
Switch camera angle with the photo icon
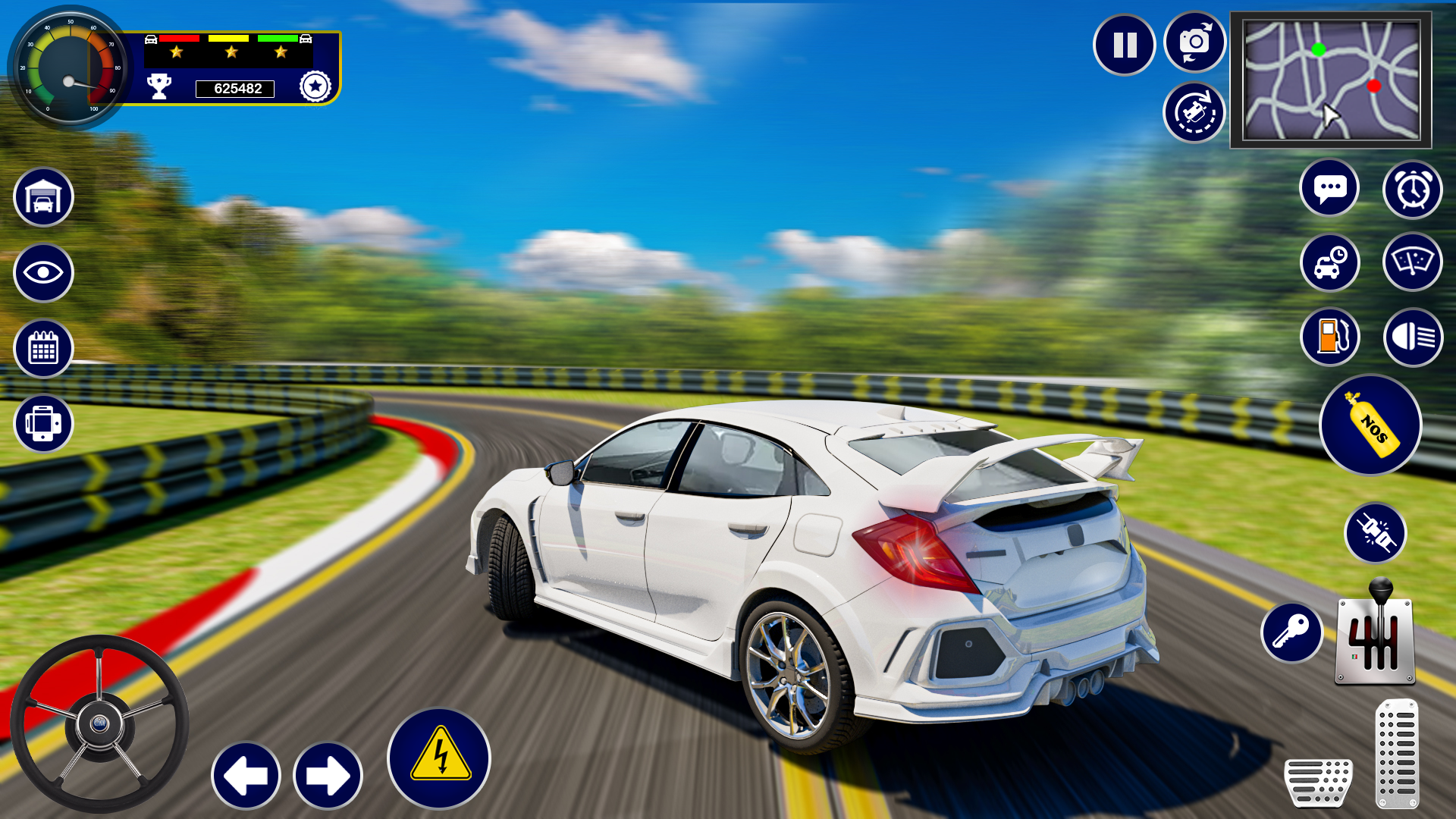(x=1194, y=44)
